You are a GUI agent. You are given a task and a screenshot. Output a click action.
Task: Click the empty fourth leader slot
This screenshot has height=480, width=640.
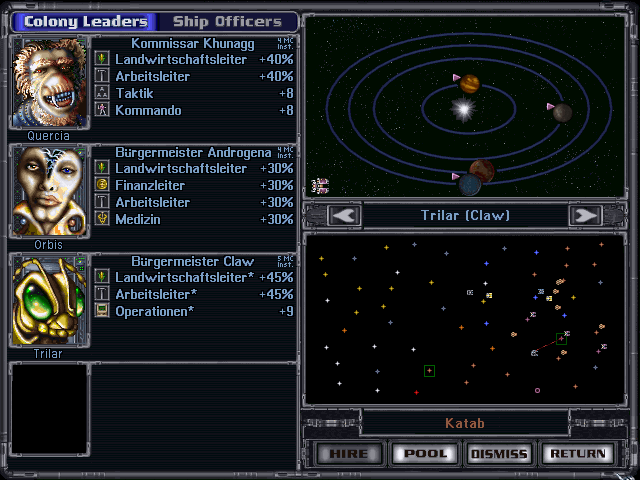(48, 409)
